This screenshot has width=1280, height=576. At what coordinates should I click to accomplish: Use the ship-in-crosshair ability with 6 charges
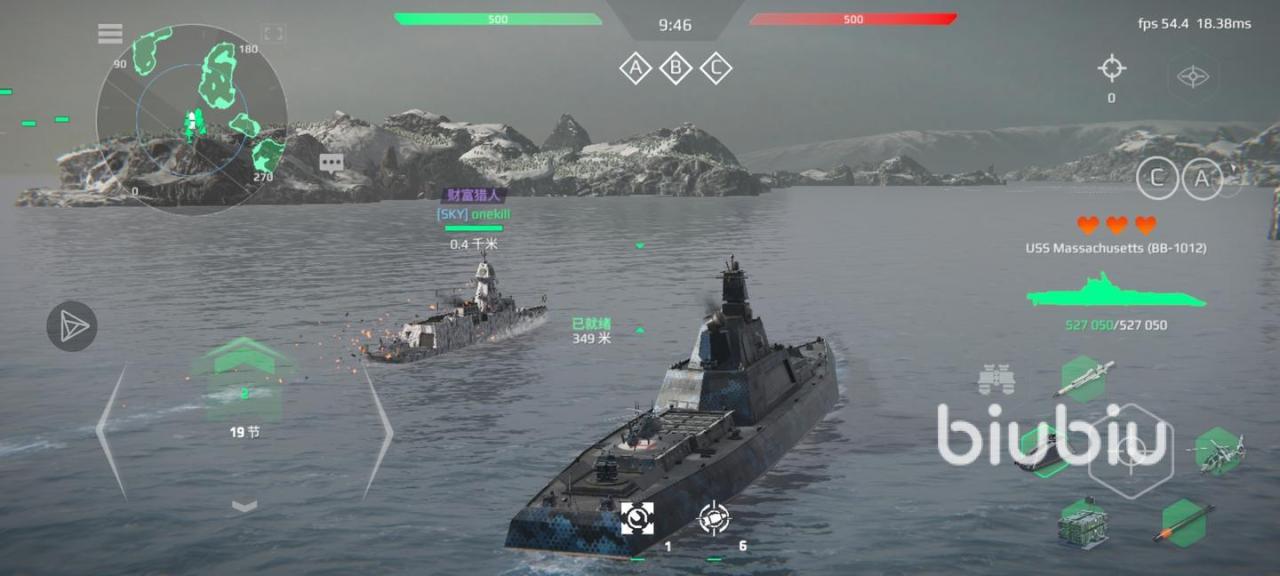(x=713, y=517)
